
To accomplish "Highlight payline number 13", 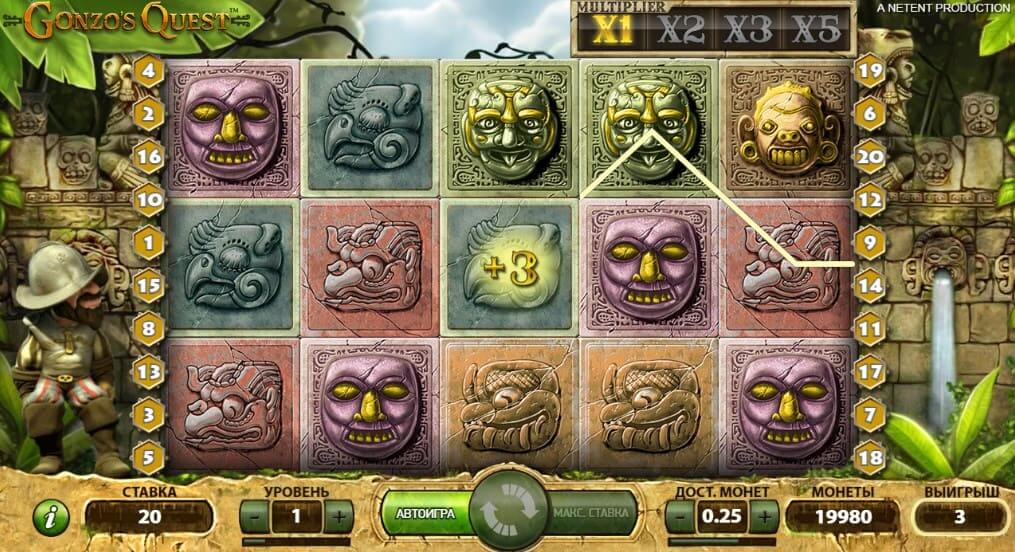I will 150,370.
